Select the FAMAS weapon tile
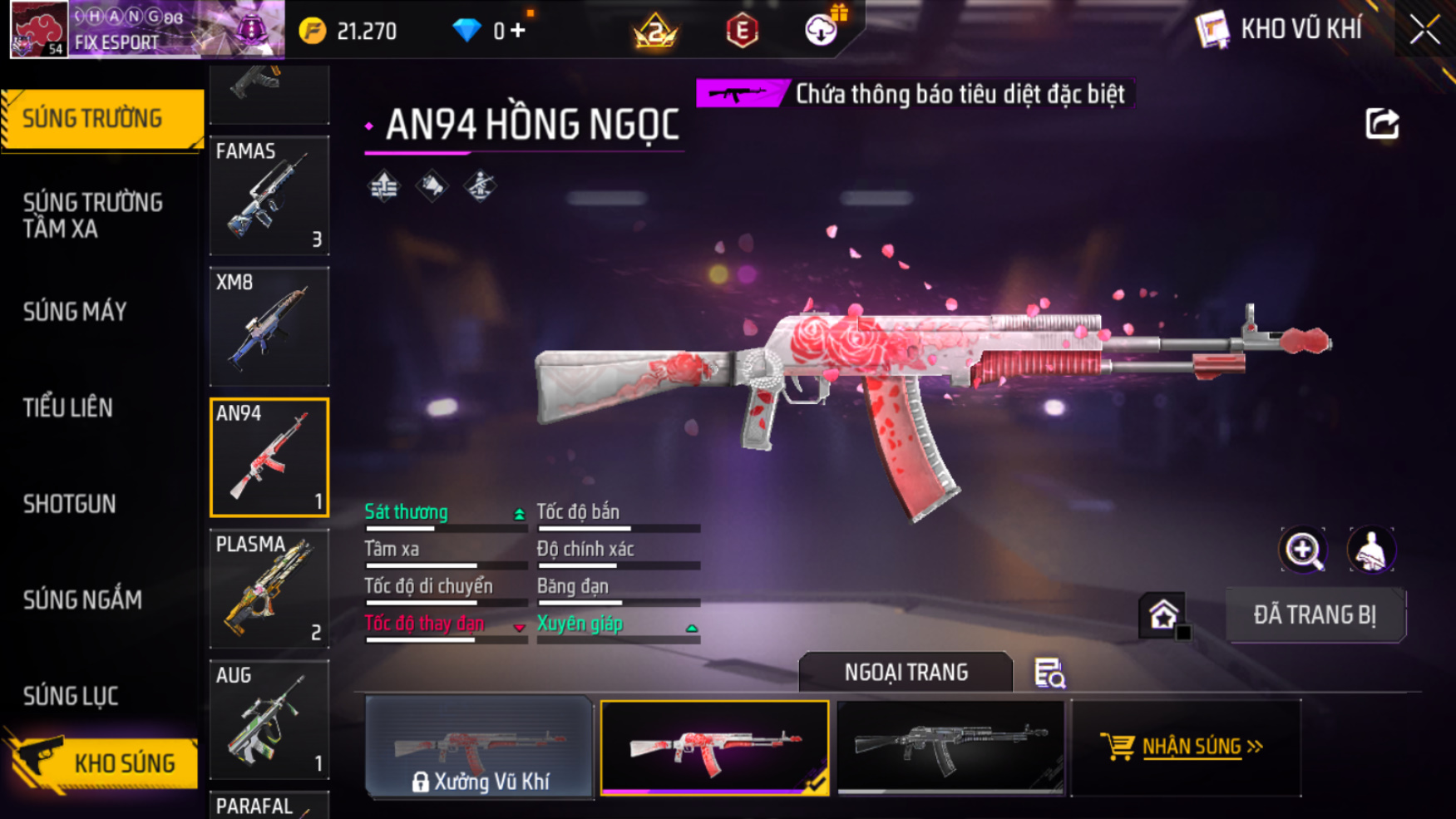 (x=269, y=195)
